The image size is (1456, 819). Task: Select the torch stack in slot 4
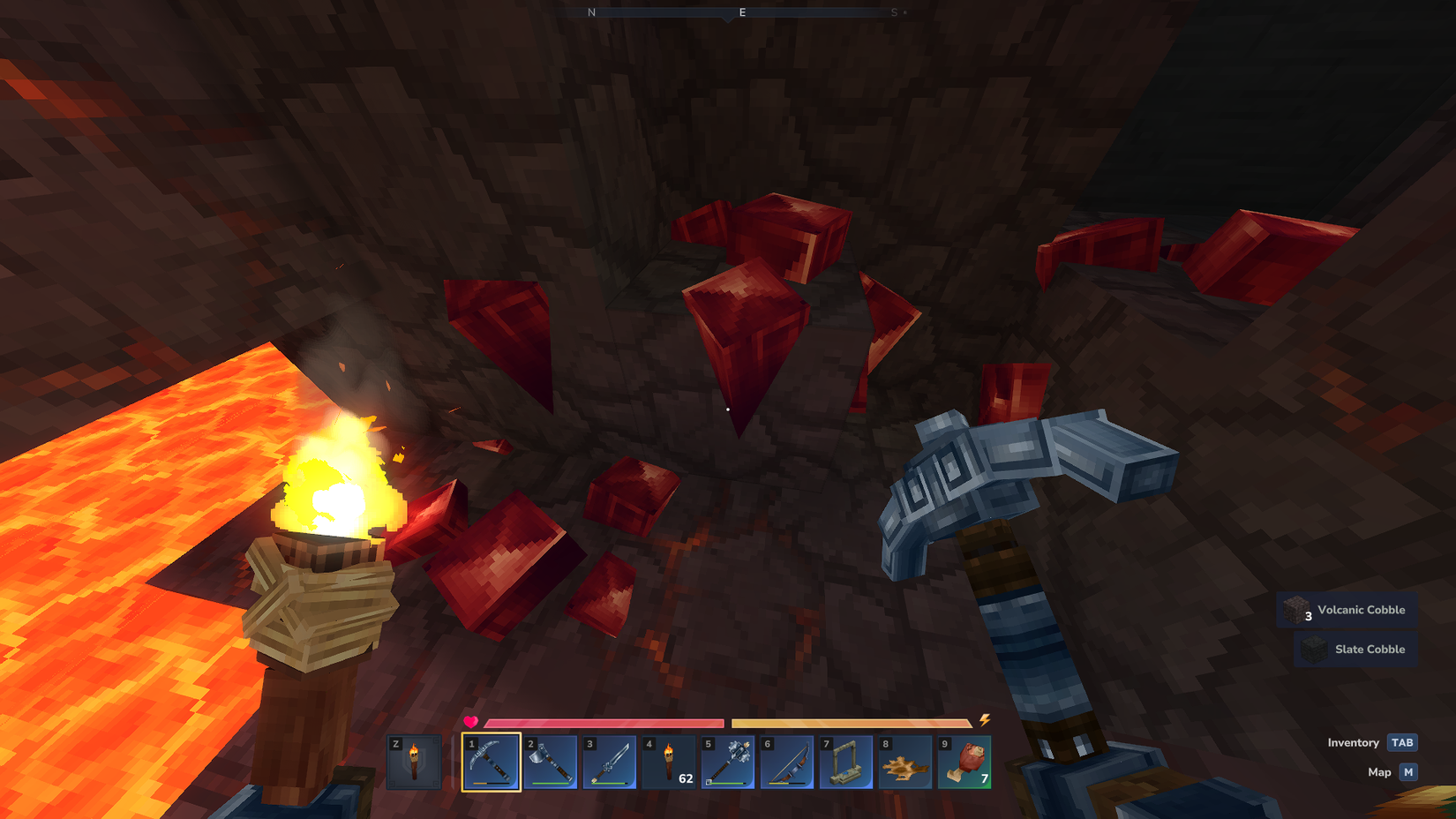click(668, 763)
